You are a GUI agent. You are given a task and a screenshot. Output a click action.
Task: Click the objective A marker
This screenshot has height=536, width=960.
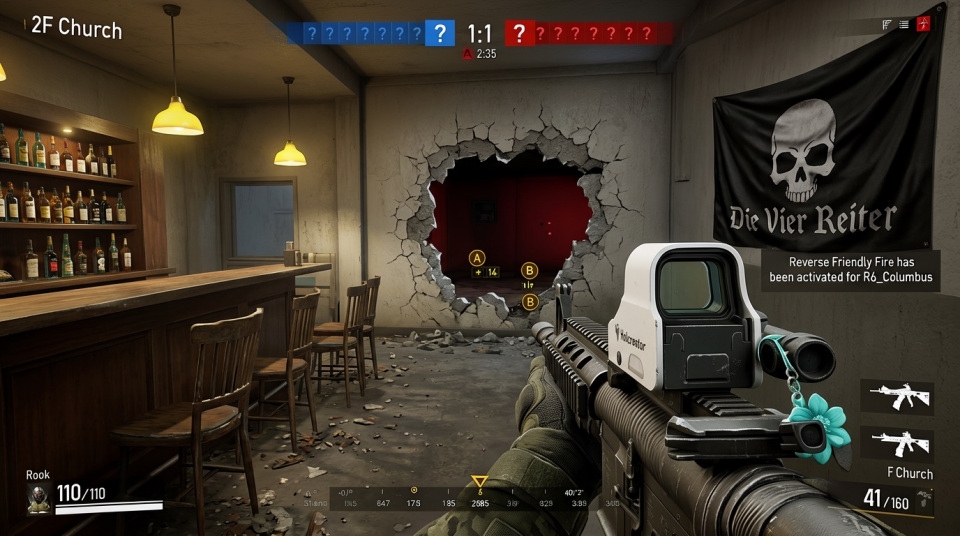(x=477, y=255)
